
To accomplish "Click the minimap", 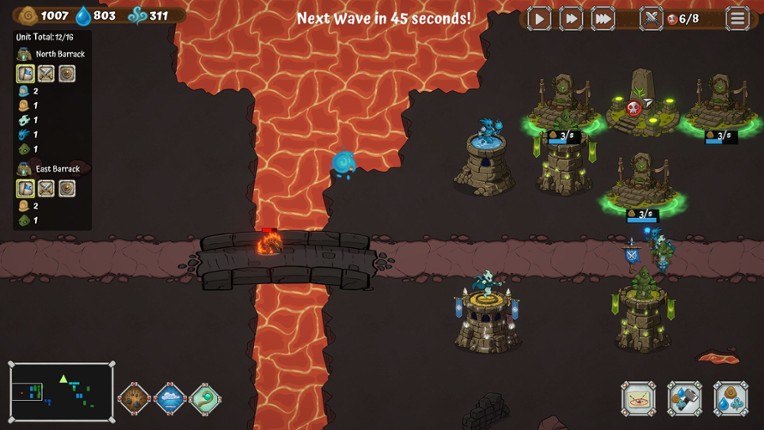I will click(61, 392).
